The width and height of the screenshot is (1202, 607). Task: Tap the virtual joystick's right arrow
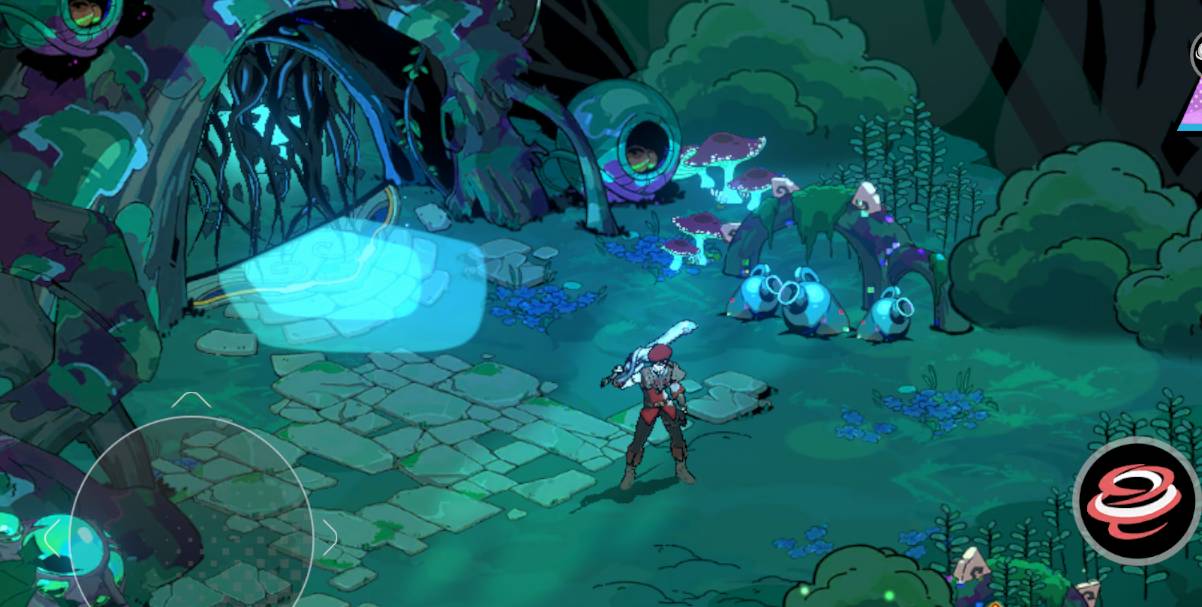pyautogui.click(x=331, y=538)
